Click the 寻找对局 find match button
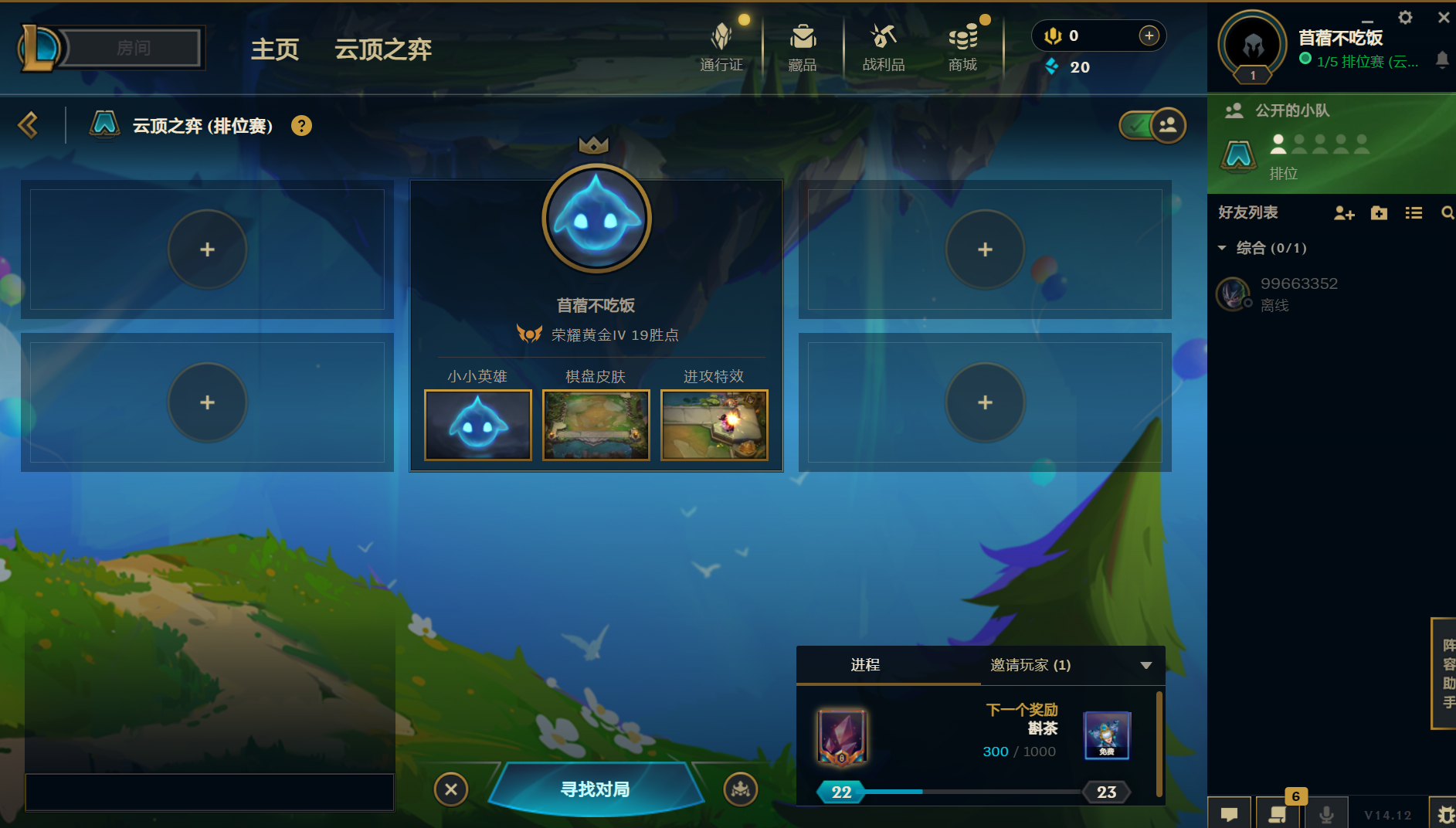1456x828 pixels. pos(595,789)
